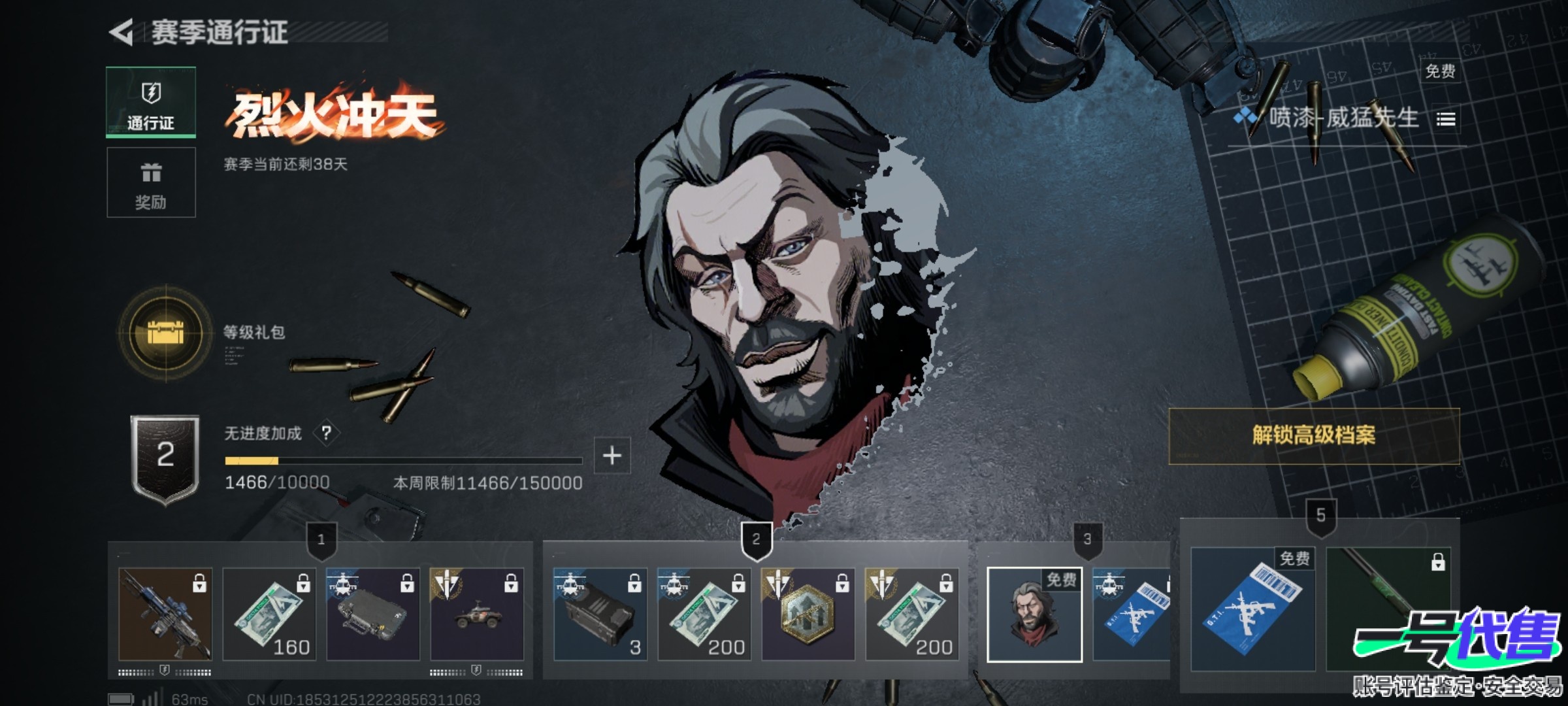Open the list icon next to 喷漆-威猛先生
The width and height of the screenshot is (1568, 706).
coord(1446,119)
